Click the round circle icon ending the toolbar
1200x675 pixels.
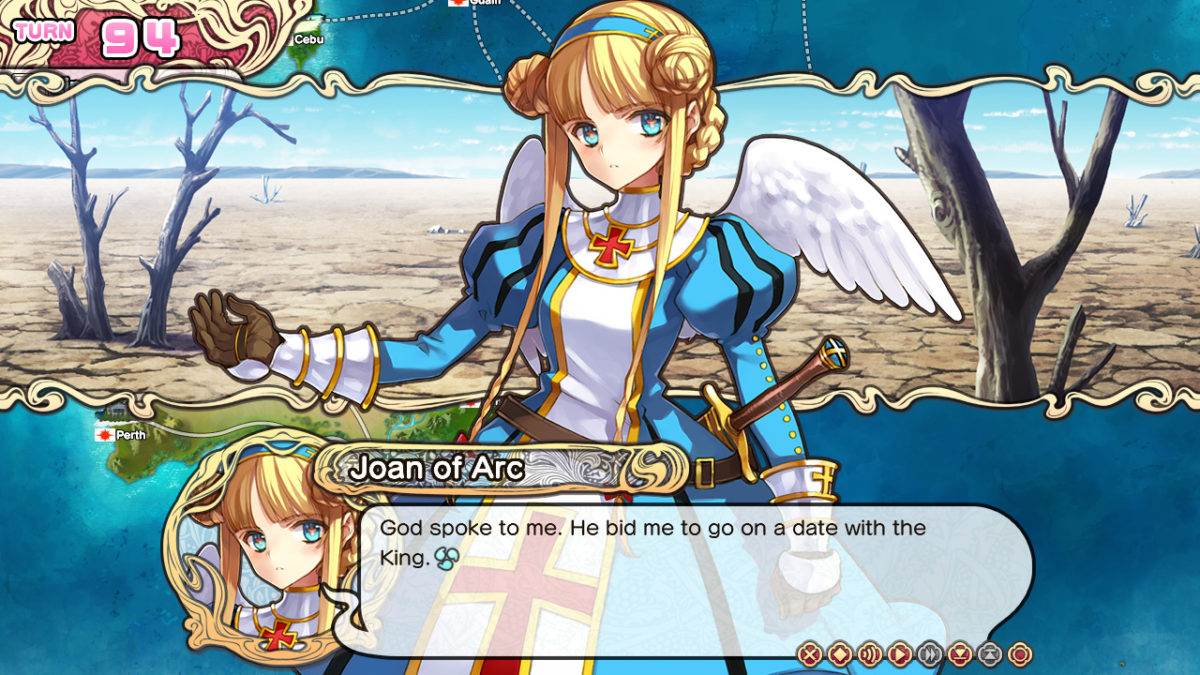click(x=1019, y=655)
